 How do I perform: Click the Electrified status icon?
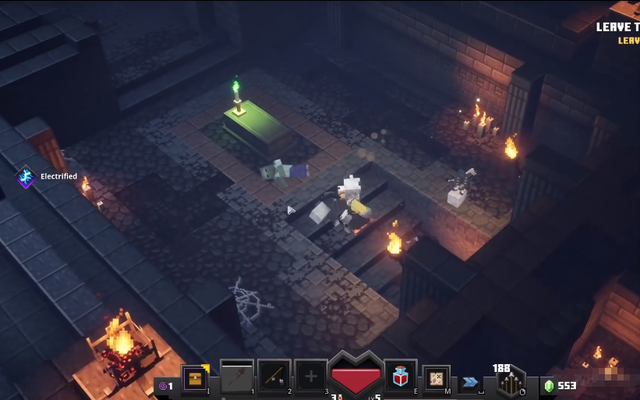pyautogui.click(x=26, y=177)
